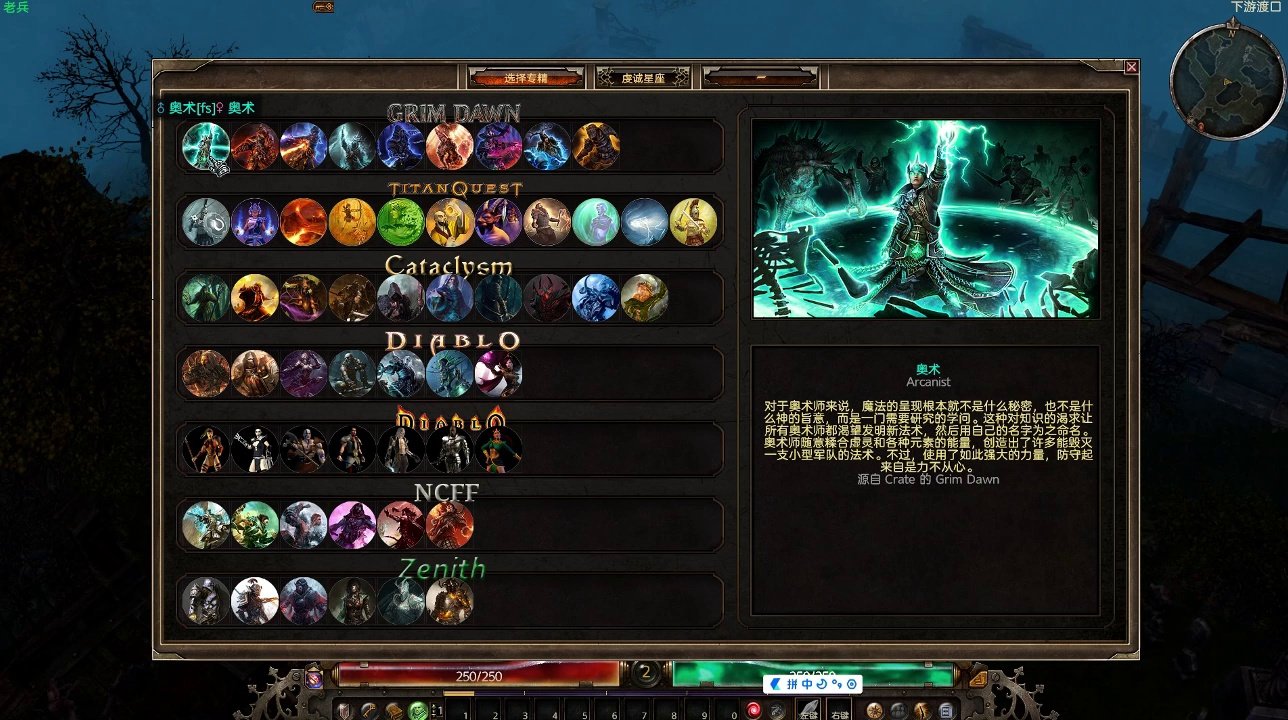
Task: Click the 右键 right-mouse skill slot
Action: 839,708
